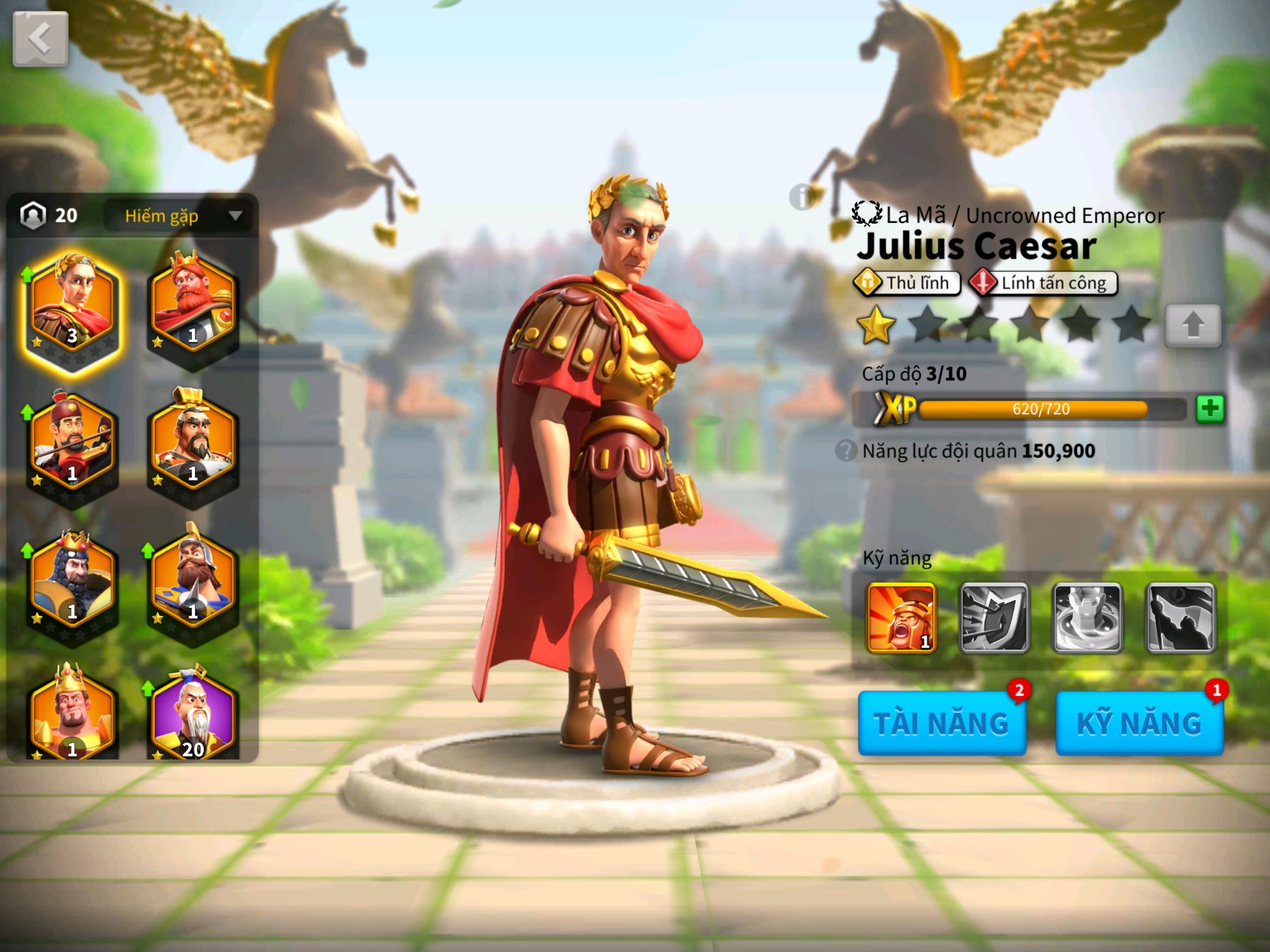Click the back arrow in top-left corner
Image resolution: width=1270 pixels, height=952 pixels.
(39, 37)
